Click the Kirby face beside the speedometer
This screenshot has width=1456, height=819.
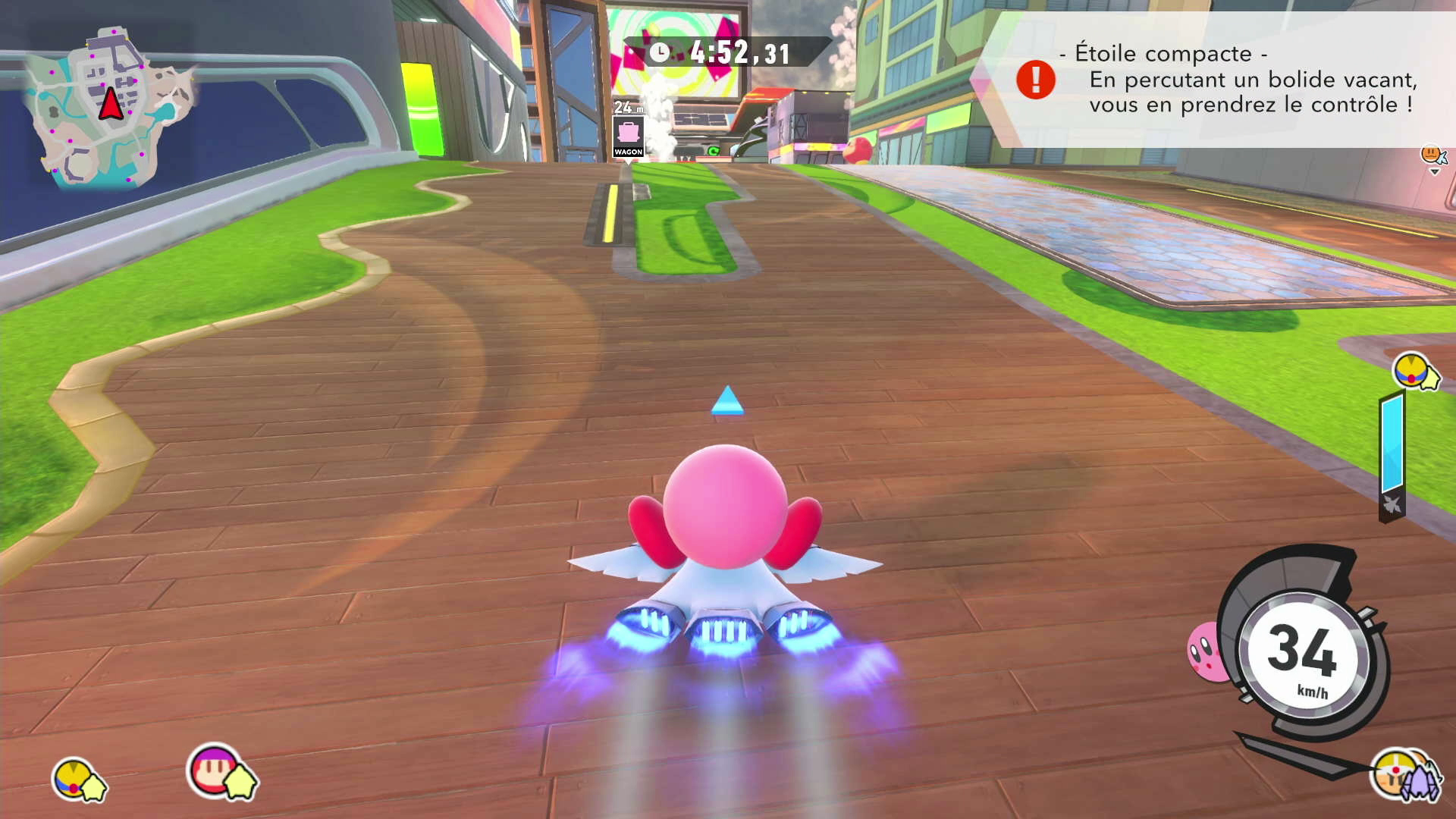coord(1207,651)
